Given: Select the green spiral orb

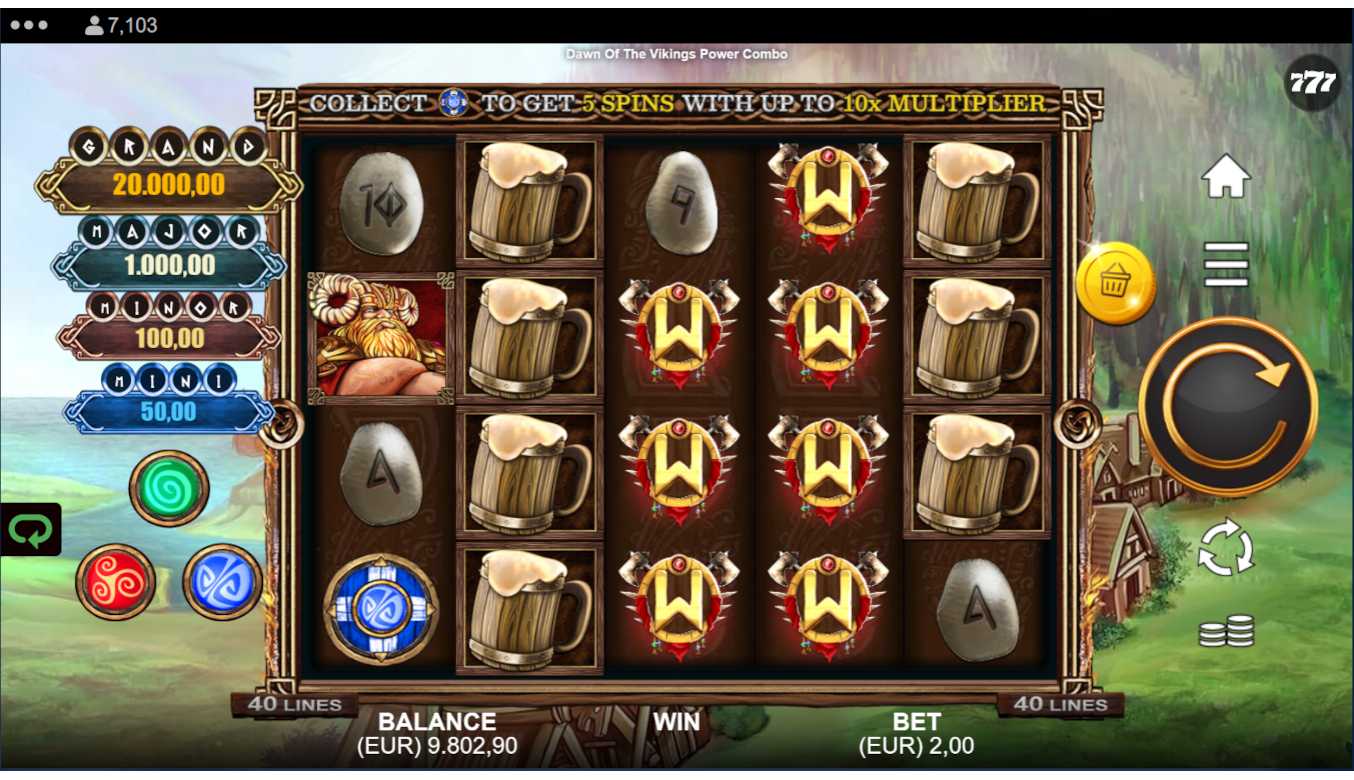Looking at the screenshot, I should coord(168,487).
